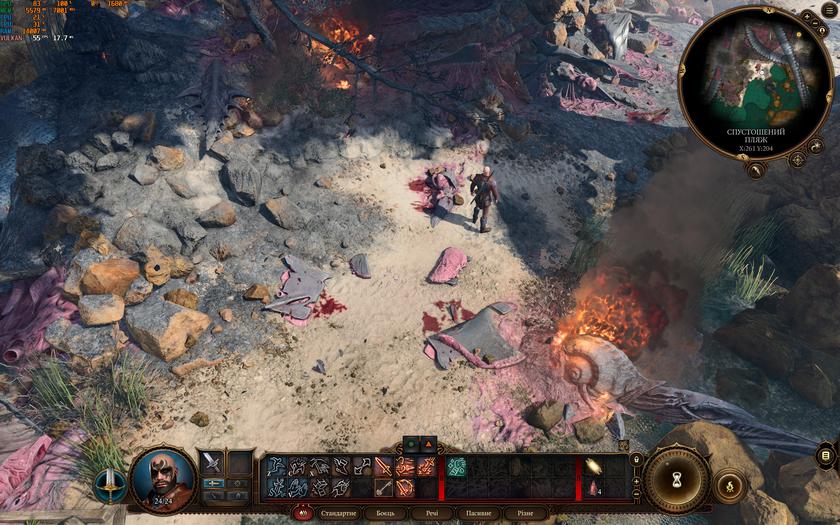Switch to the Стандартне hotbar tab
Viewport: 840px width, 525px height.
(338, 513)
